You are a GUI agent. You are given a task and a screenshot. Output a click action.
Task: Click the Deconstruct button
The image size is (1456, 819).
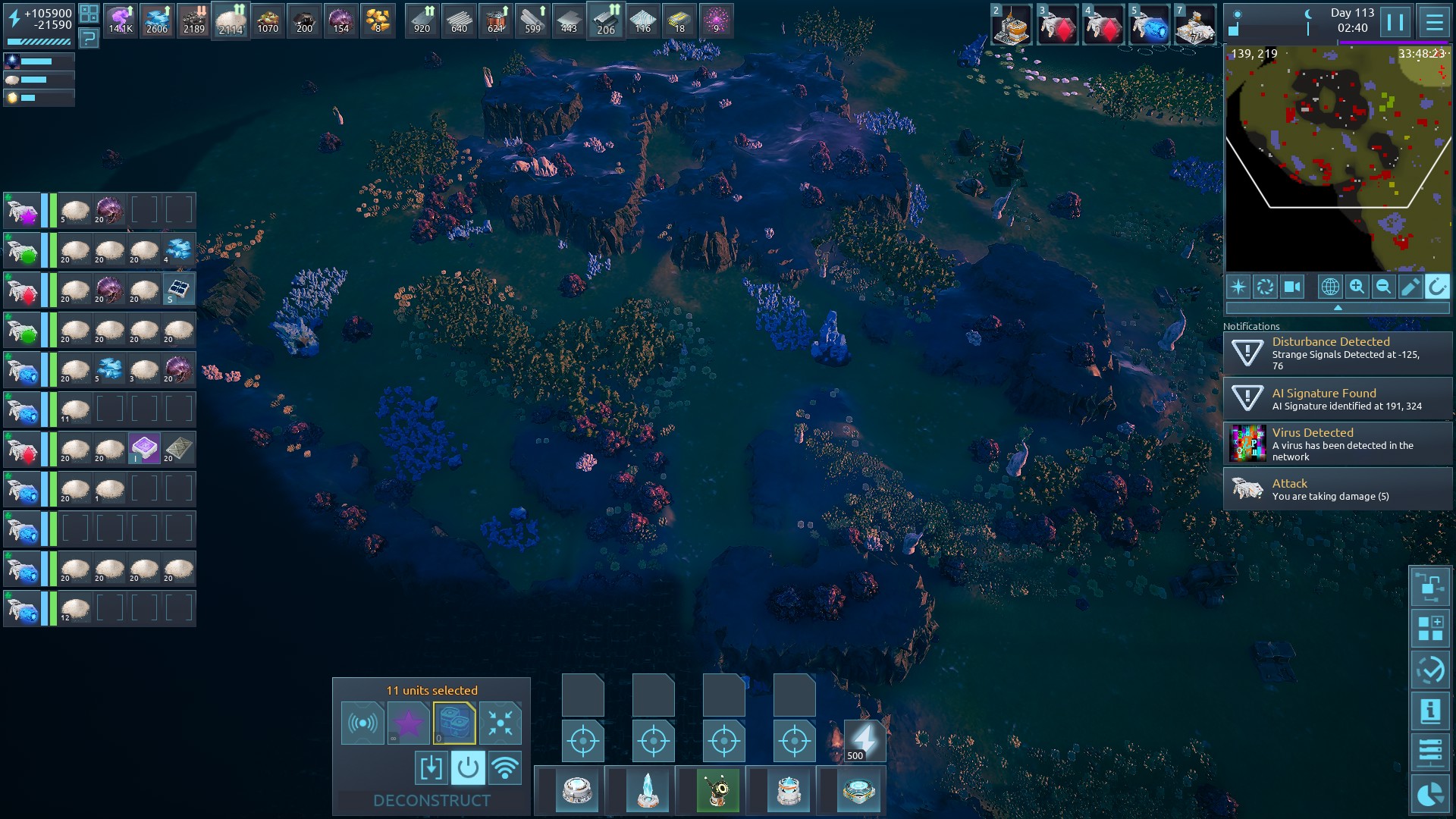(431, 801)
